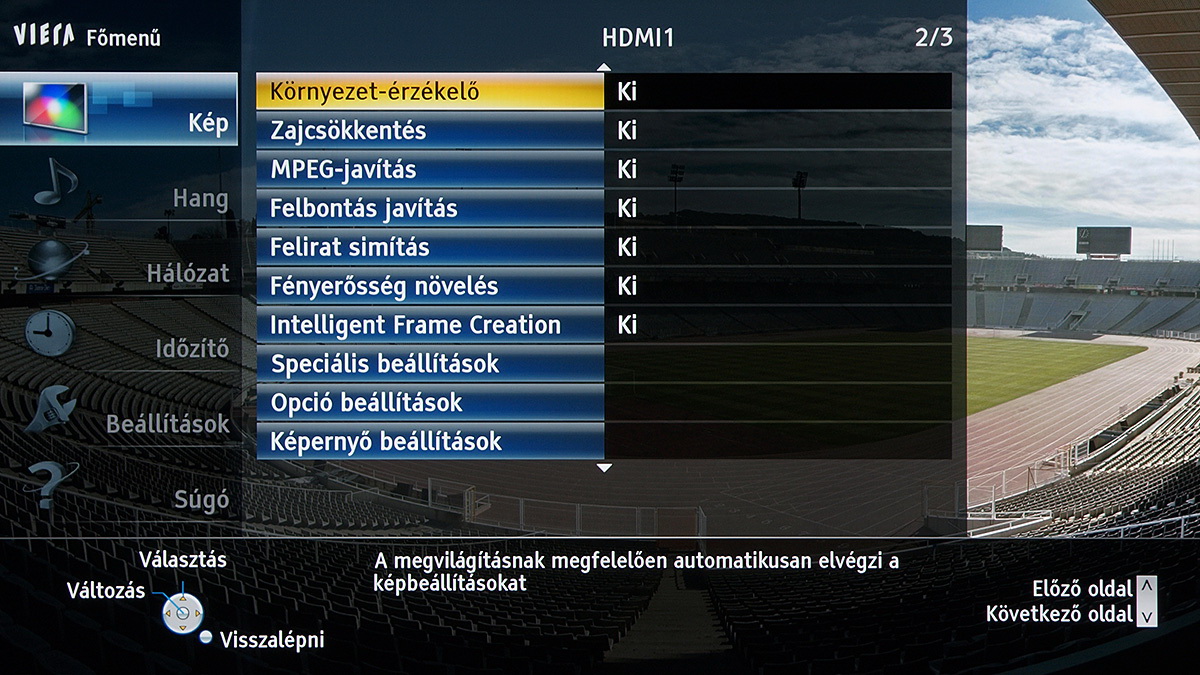Image resolution: width=1200 pixels, height=675 pixels.
Task: Choose the MPEG-javítás setting
Action: 430,170
